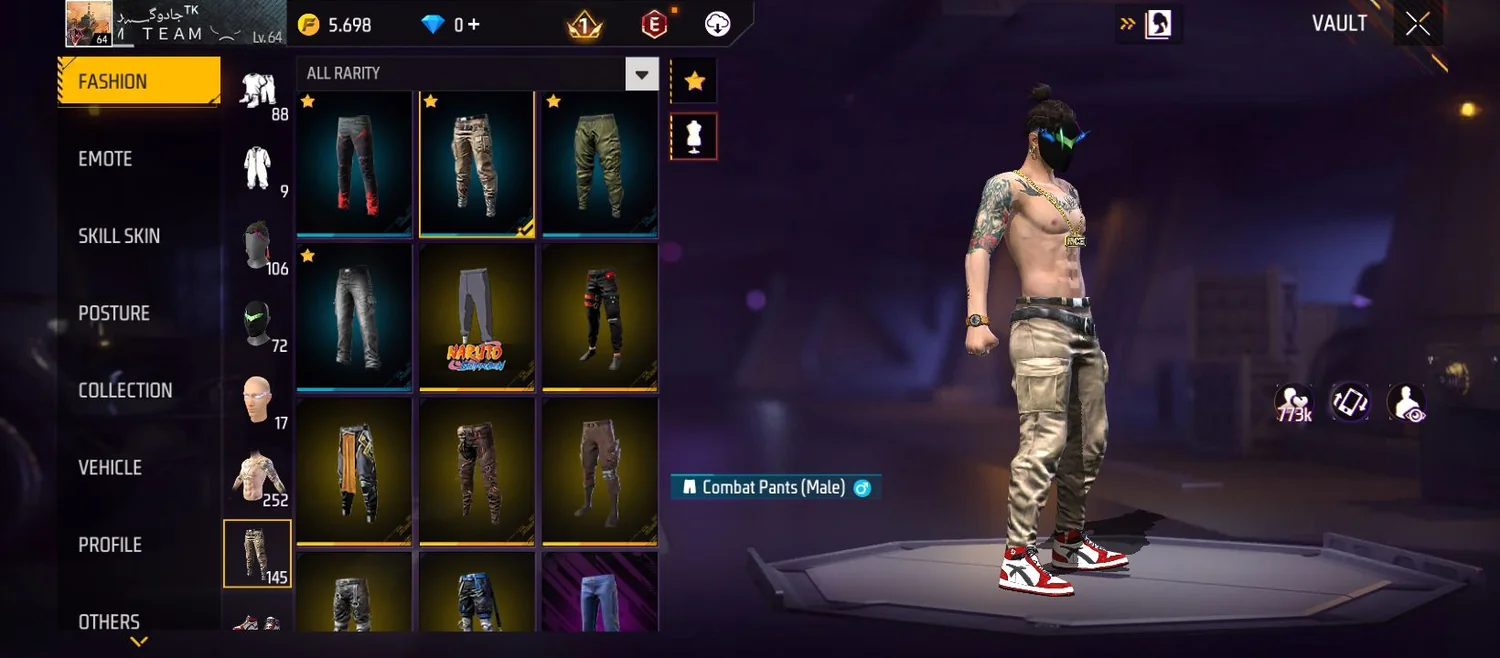1500x658 pixels.
Task: Click the red E badge icon
Action: pyautogui.click(x=654, y=25)
